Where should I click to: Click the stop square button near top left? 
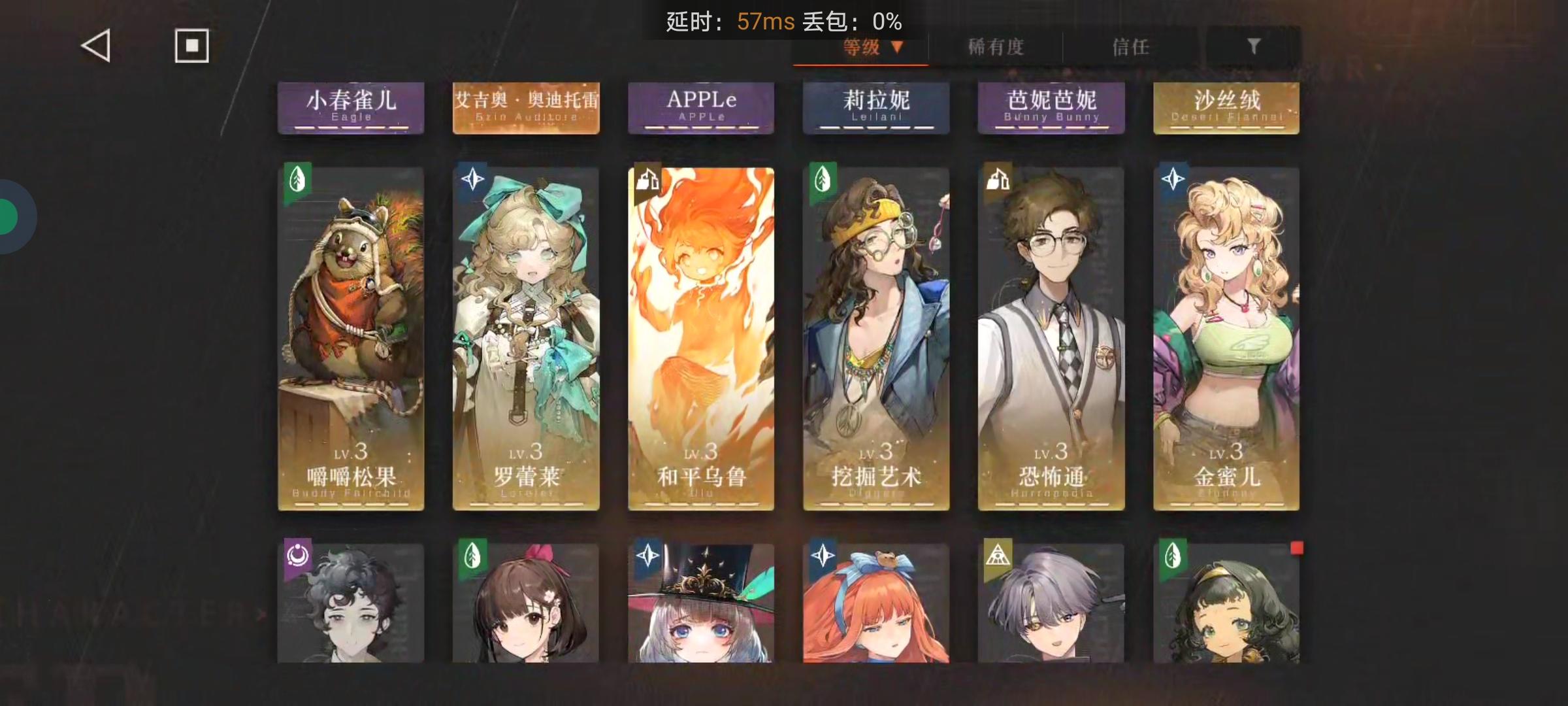pyautogui.click(x=192, y=45)
